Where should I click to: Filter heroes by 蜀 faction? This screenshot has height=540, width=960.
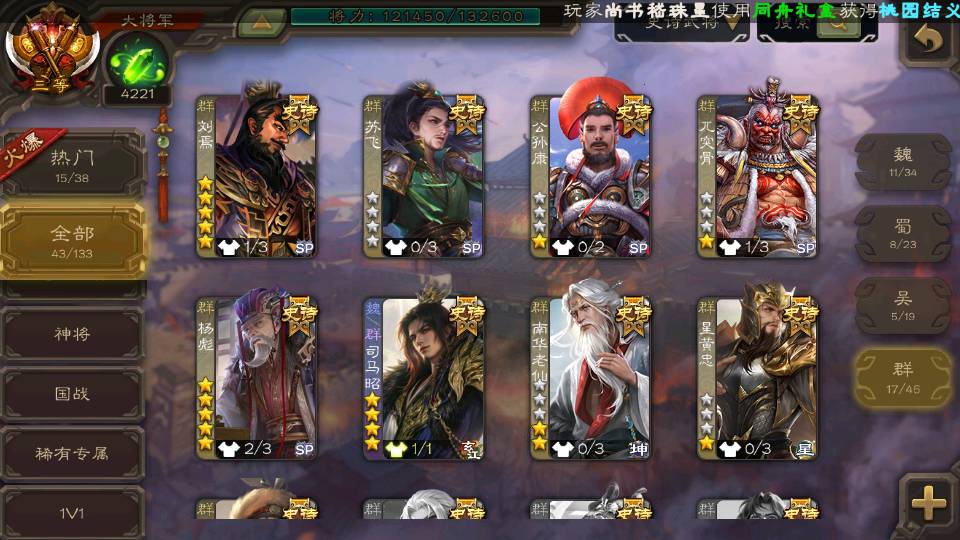coord(902,233)
